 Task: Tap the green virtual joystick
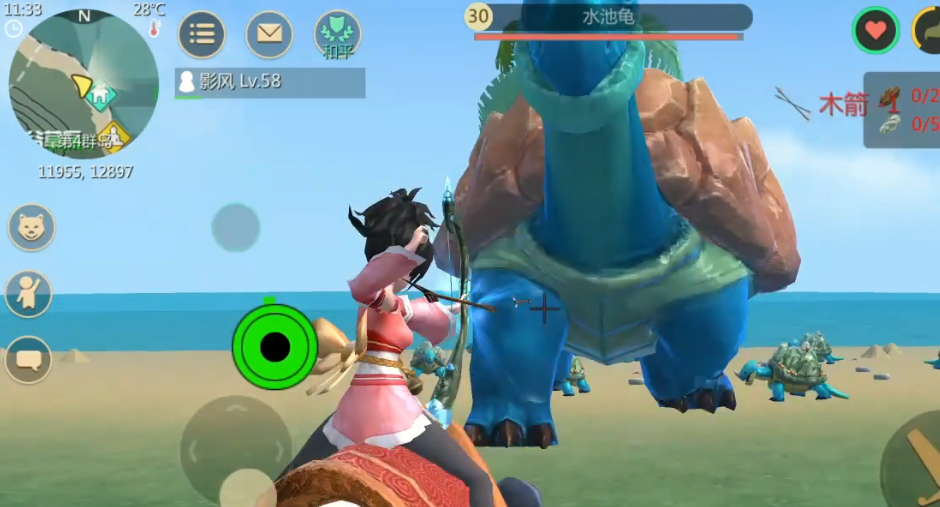coord(274,347)
